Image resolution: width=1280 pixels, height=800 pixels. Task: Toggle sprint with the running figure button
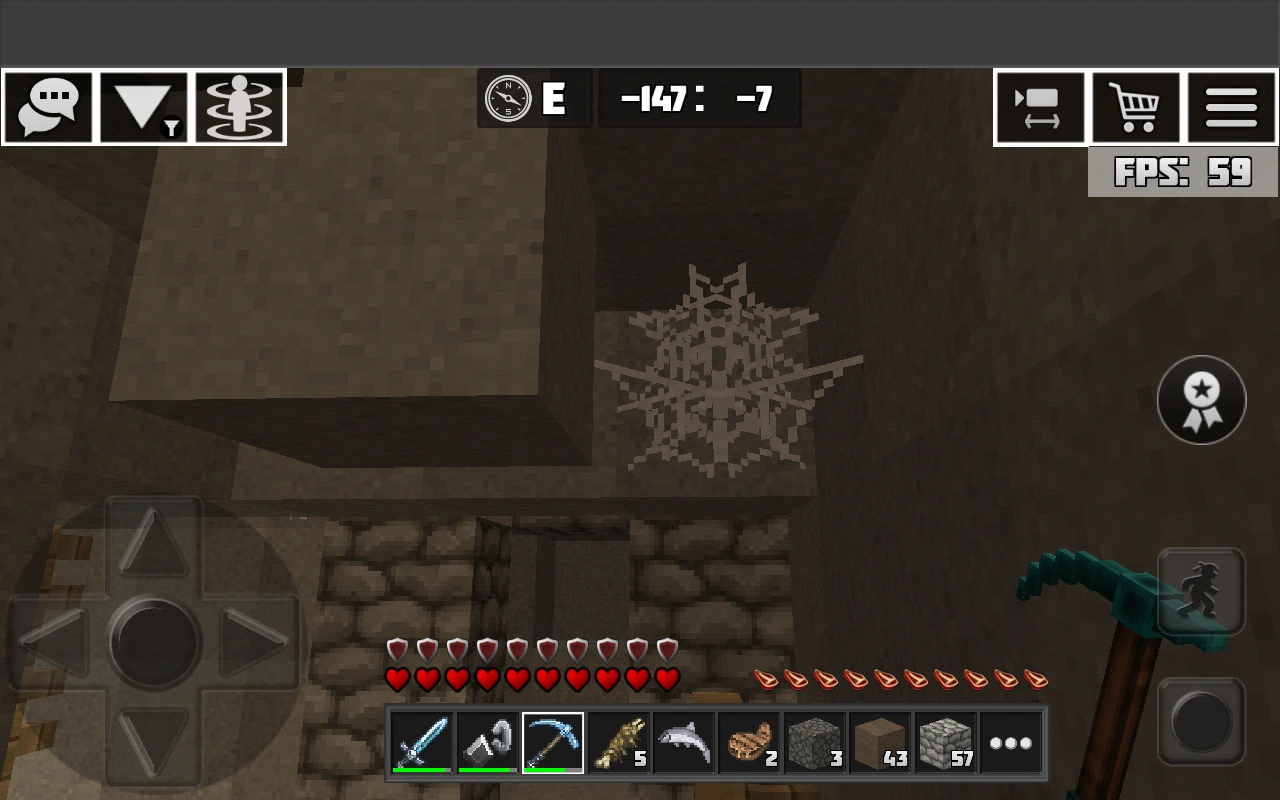(x=1201, y=592)
